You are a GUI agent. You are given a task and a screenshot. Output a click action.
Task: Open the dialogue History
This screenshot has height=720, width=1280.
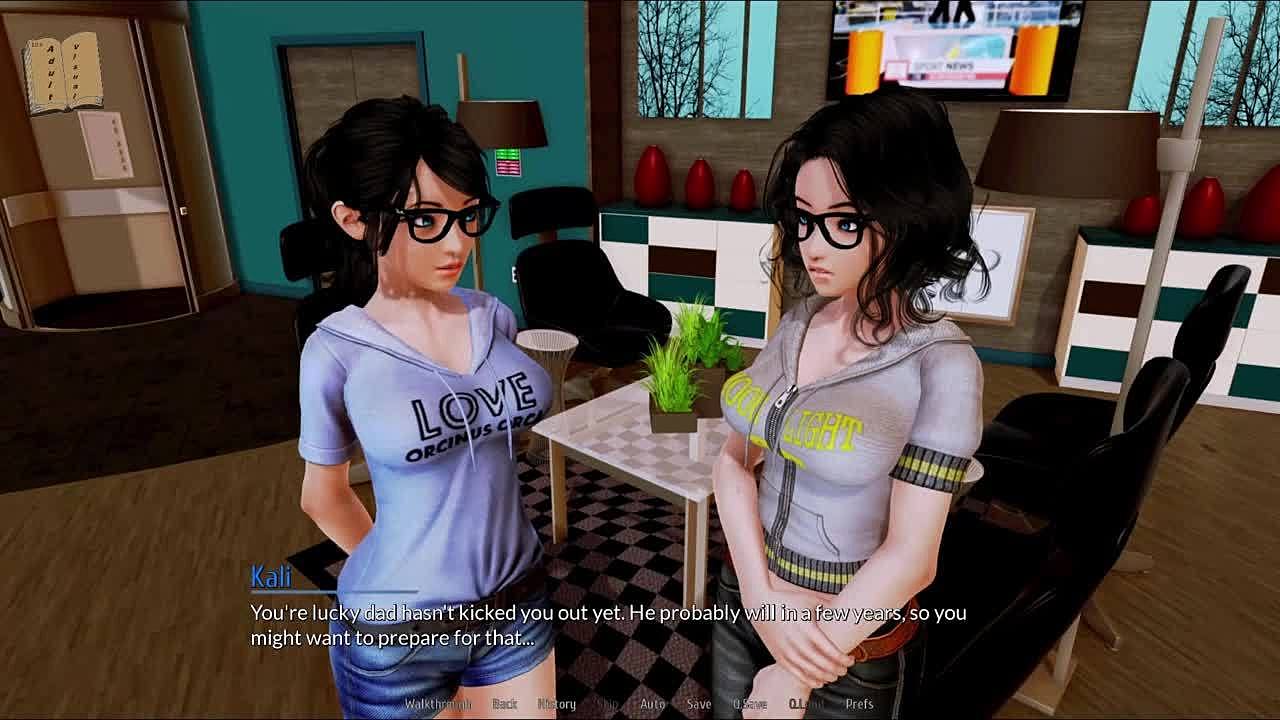point(557,704)
